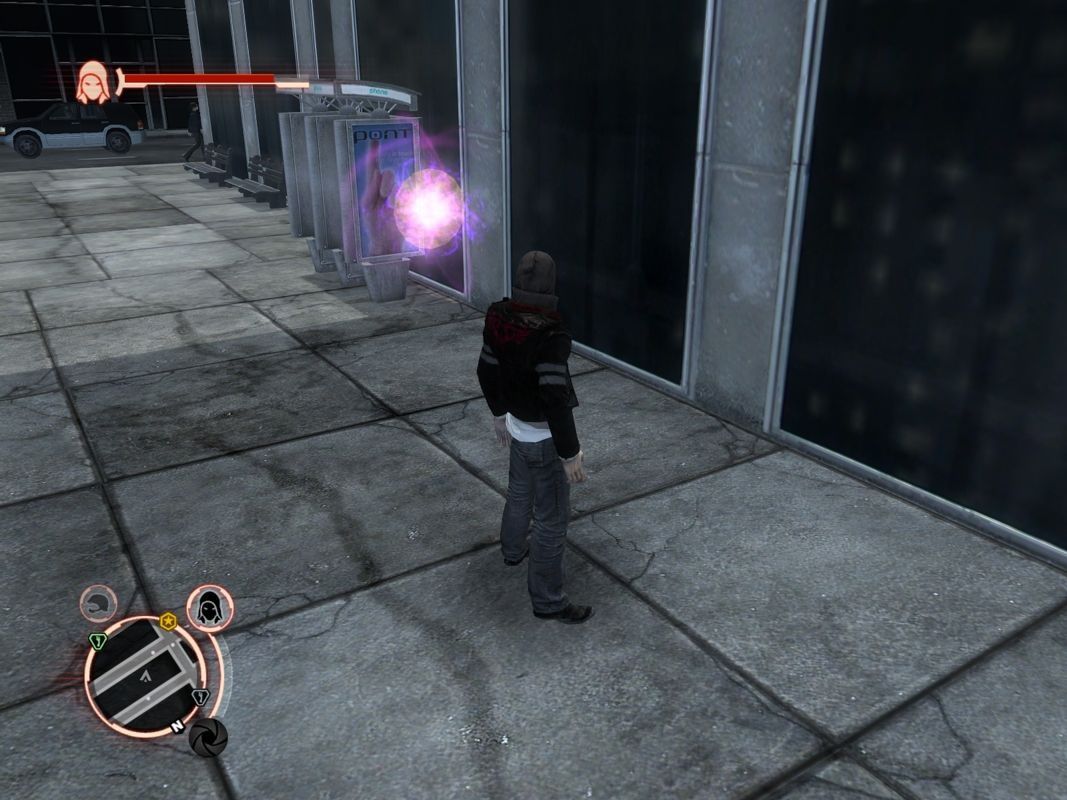Click the helmet icon beside the minimap
Screen dimensions: 1067x800
pos(98,604)
